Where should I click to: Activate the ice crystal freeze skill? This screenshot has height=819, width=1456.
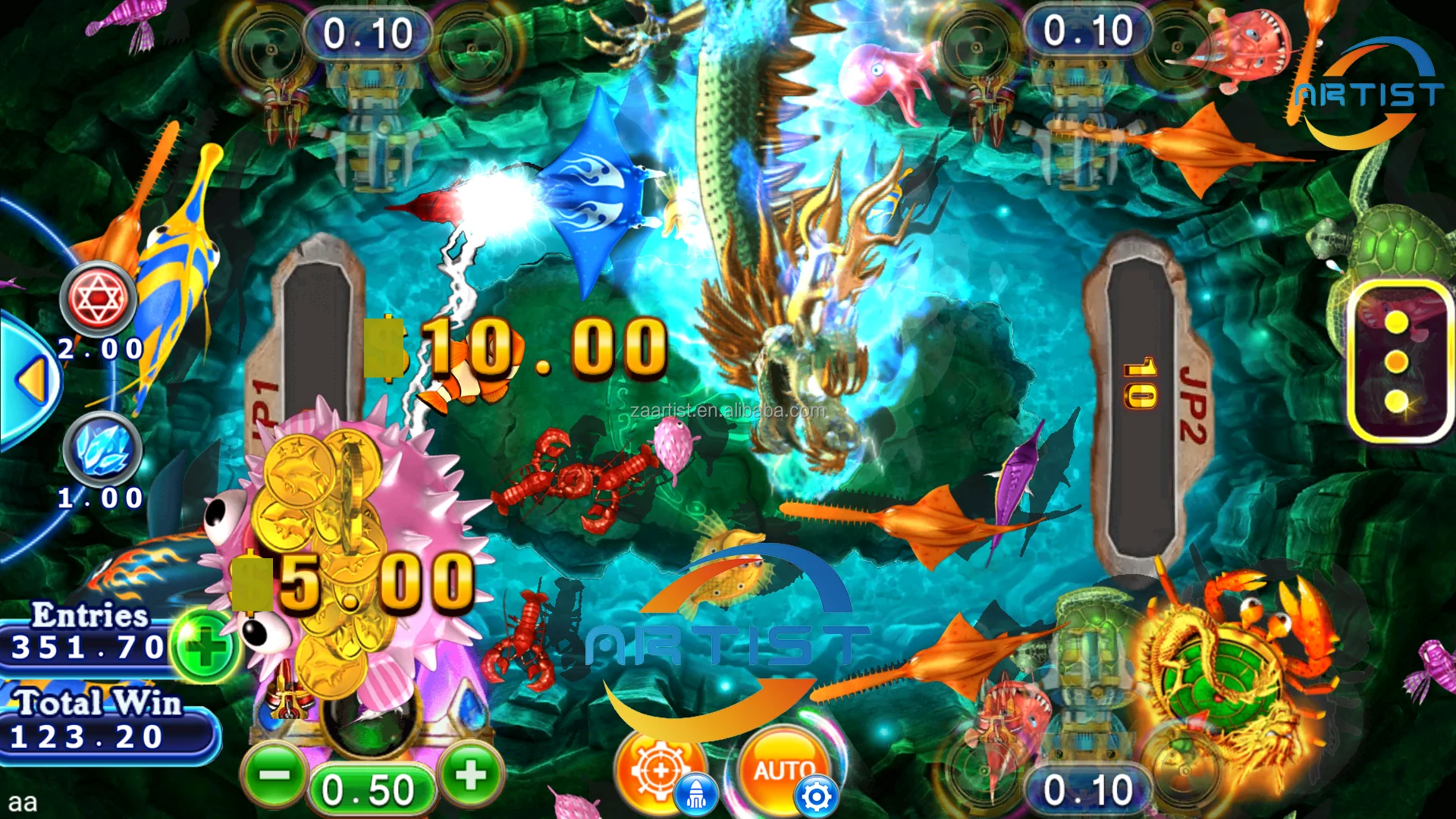(102, 449)
